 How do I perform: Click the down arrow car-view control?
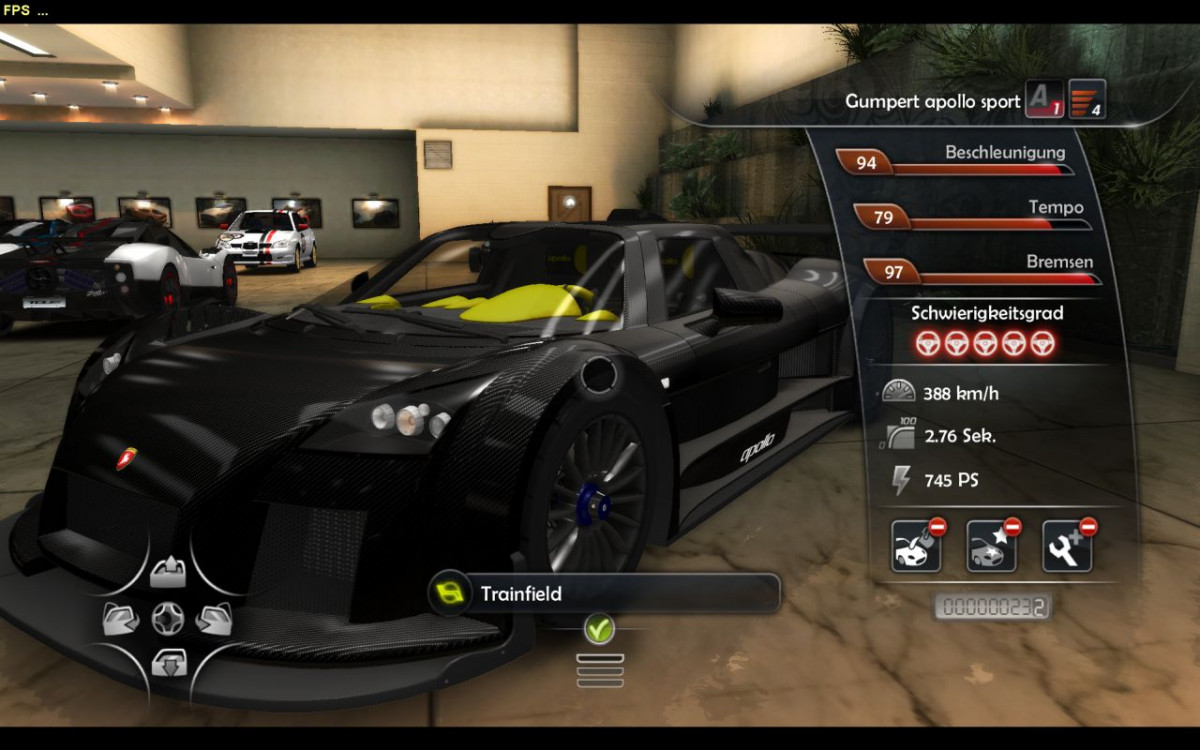[168, 662]
